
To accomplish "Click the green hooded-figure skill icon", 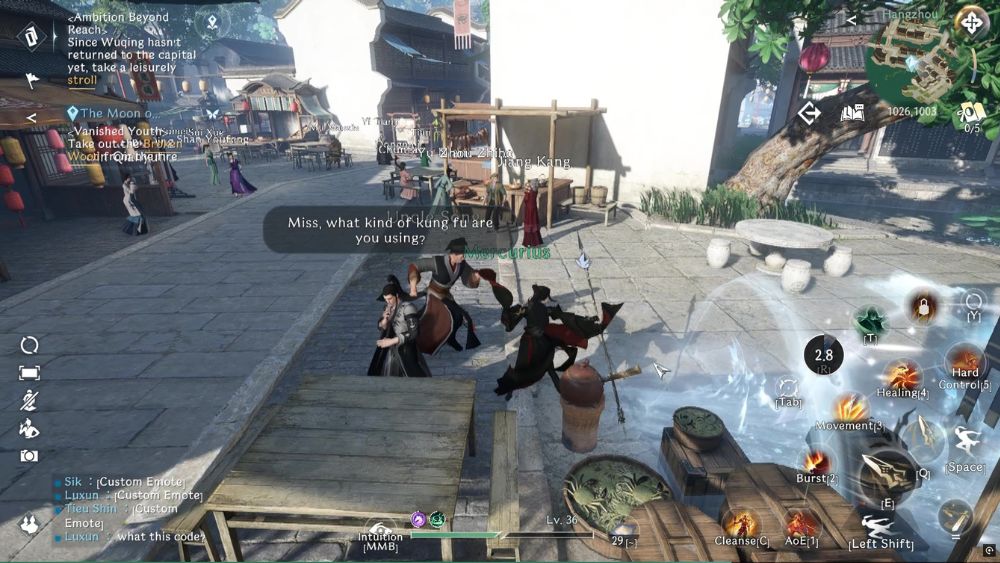I will 870,322.
